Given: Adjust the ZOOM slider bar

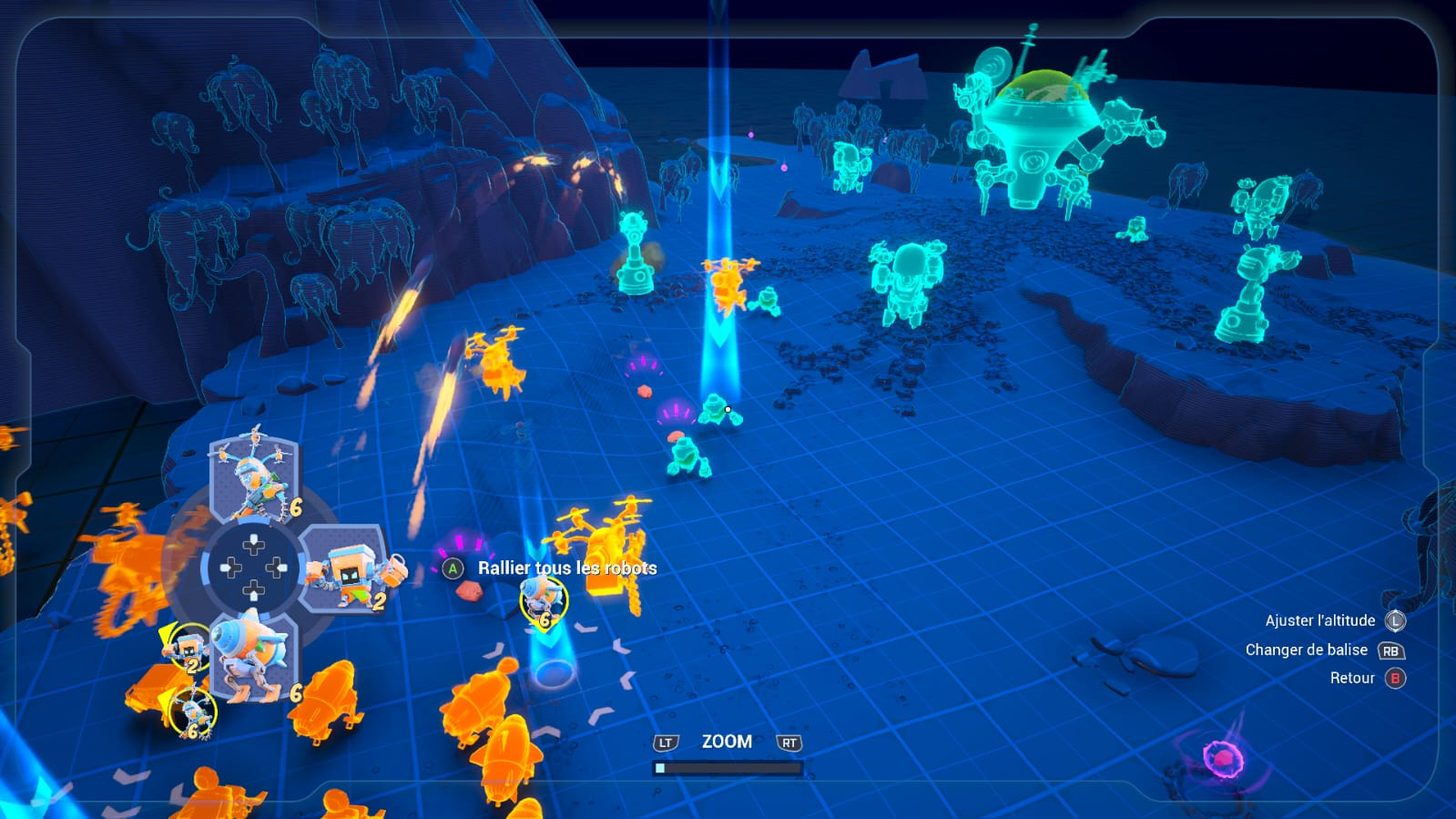Looking at the screenshot, I should click(727, 768).
